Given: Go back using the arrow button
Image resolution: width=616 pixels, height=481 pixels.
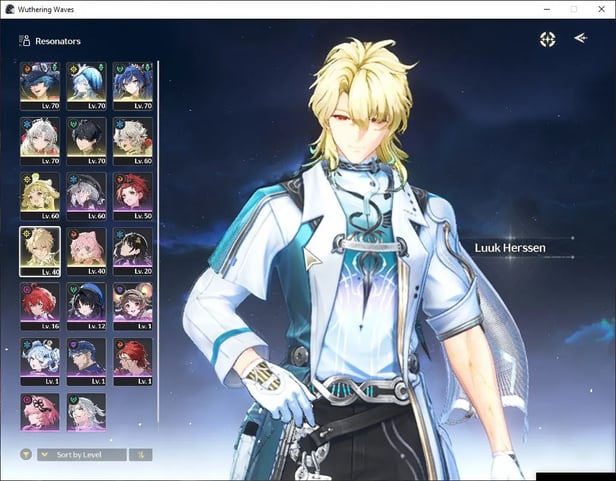Looking at the screenshot, I should (x=581, y=39).
